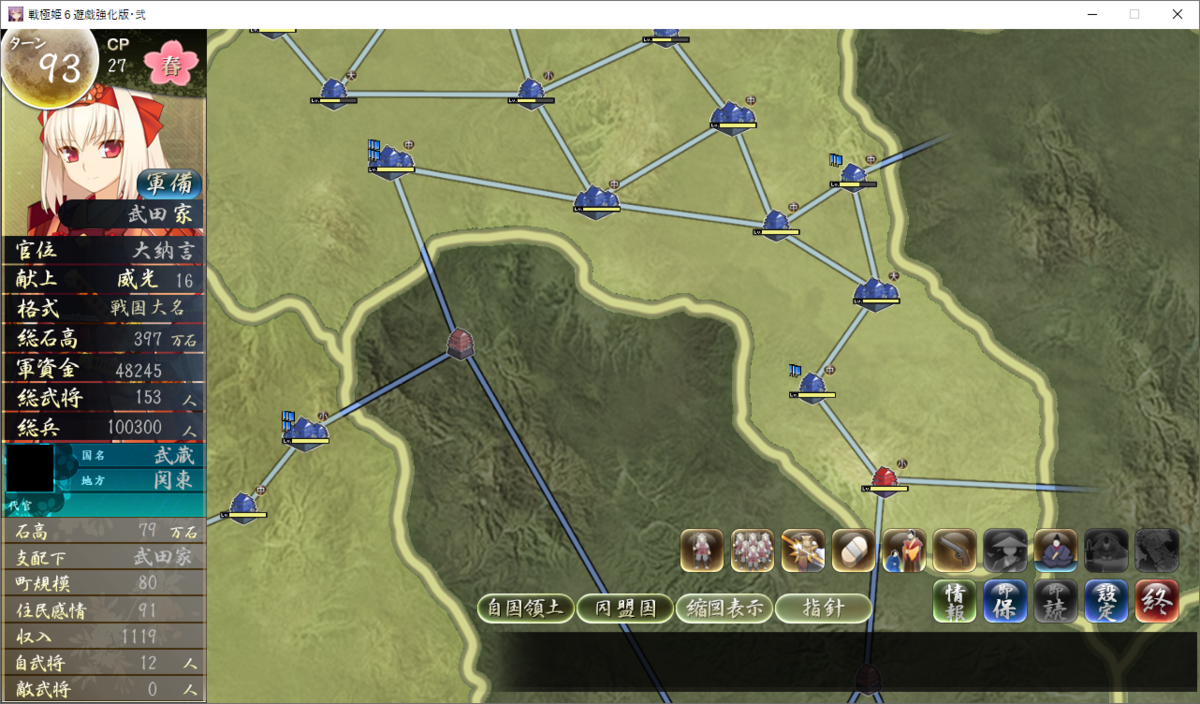This screenshot has height=704, width=1200.
Task: Open the 設定 settings button
Action: [1106, 601]
